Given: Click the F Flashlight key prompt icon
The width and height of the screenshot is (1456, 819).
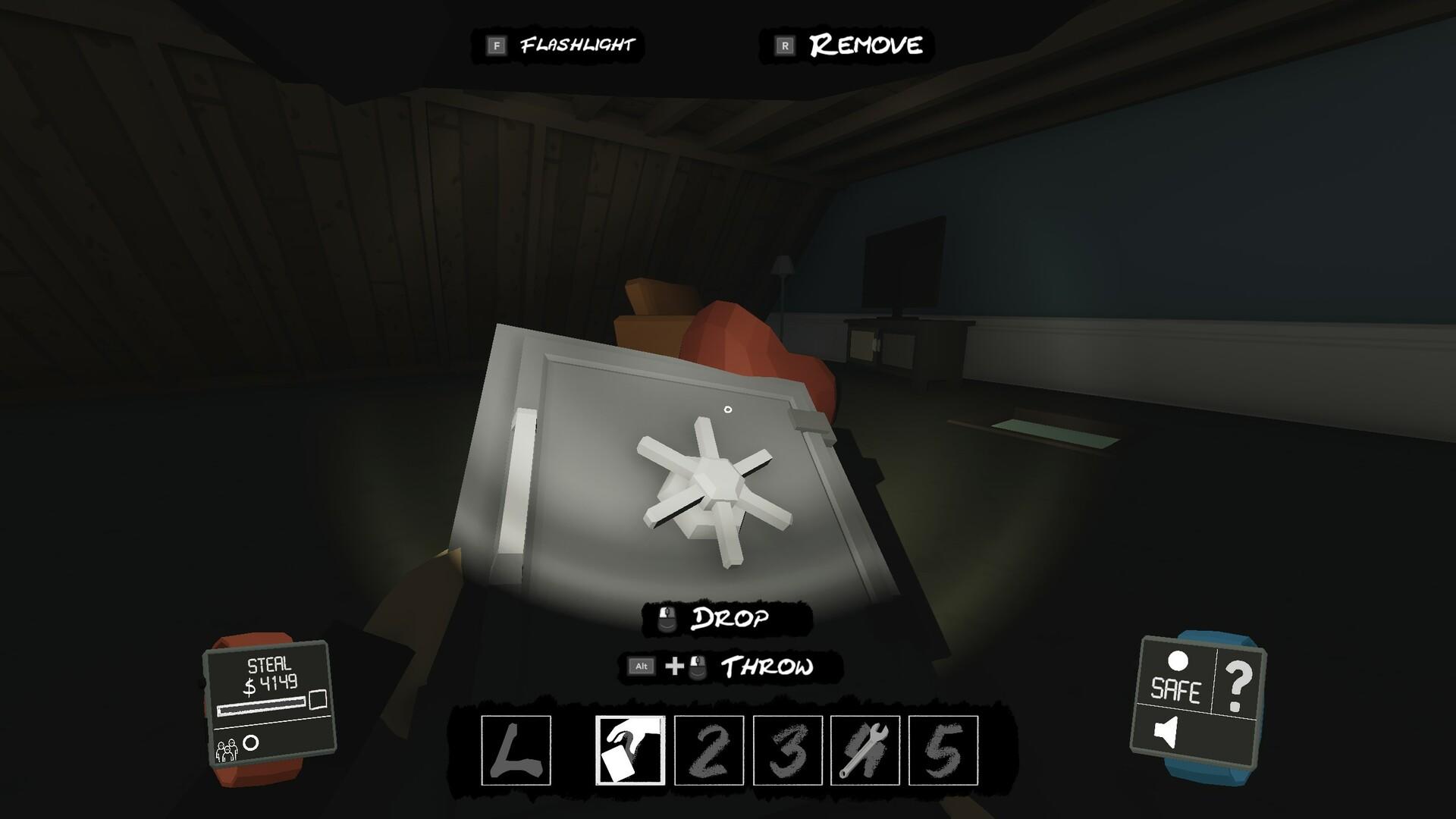Looking at the screenshot, I should [x=497, y=45].
